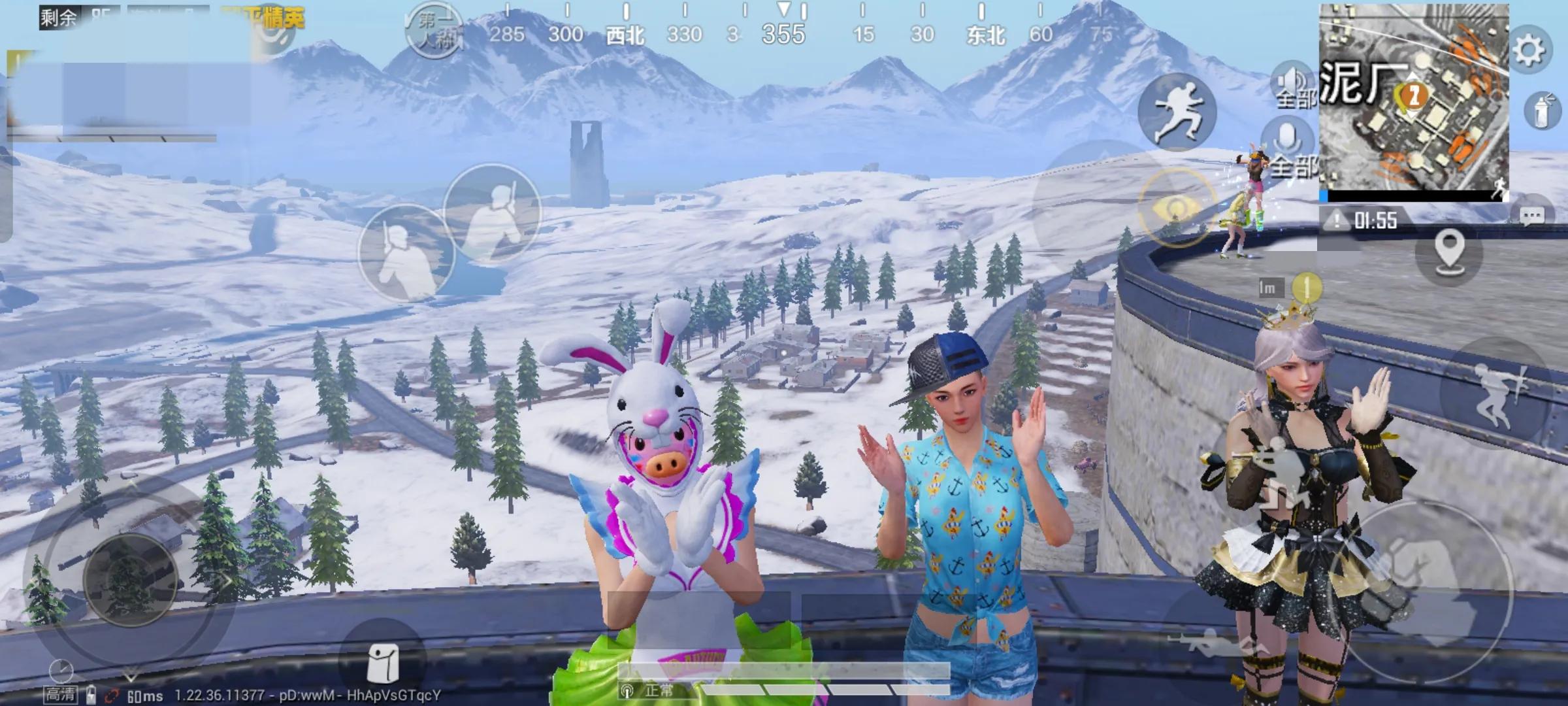Open the backpack inventory
This screenshot has width=1568, height=706.
click(x=383, y=662)
